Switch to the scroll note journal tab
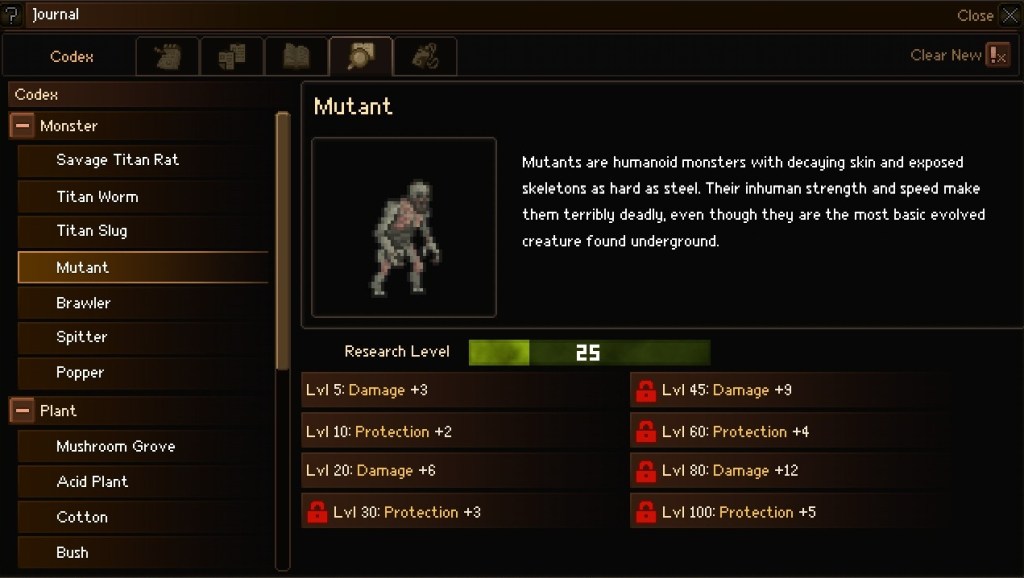Screen dimensions: 1024x578 pos(168,57)
